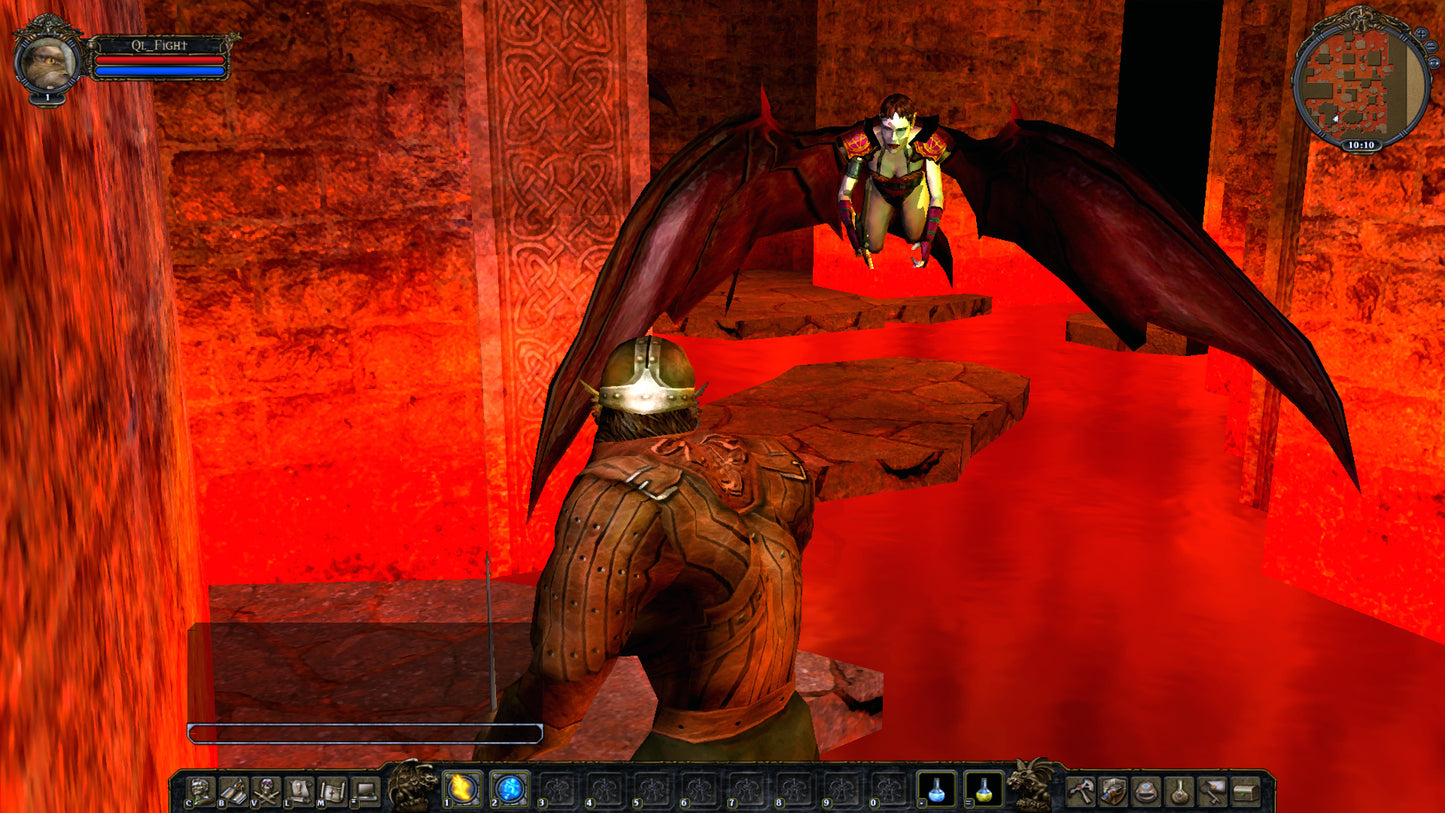Open game options via the computer icon
Image resolution: width=1445 pixels, height=813 pixels.
[365, 791]
